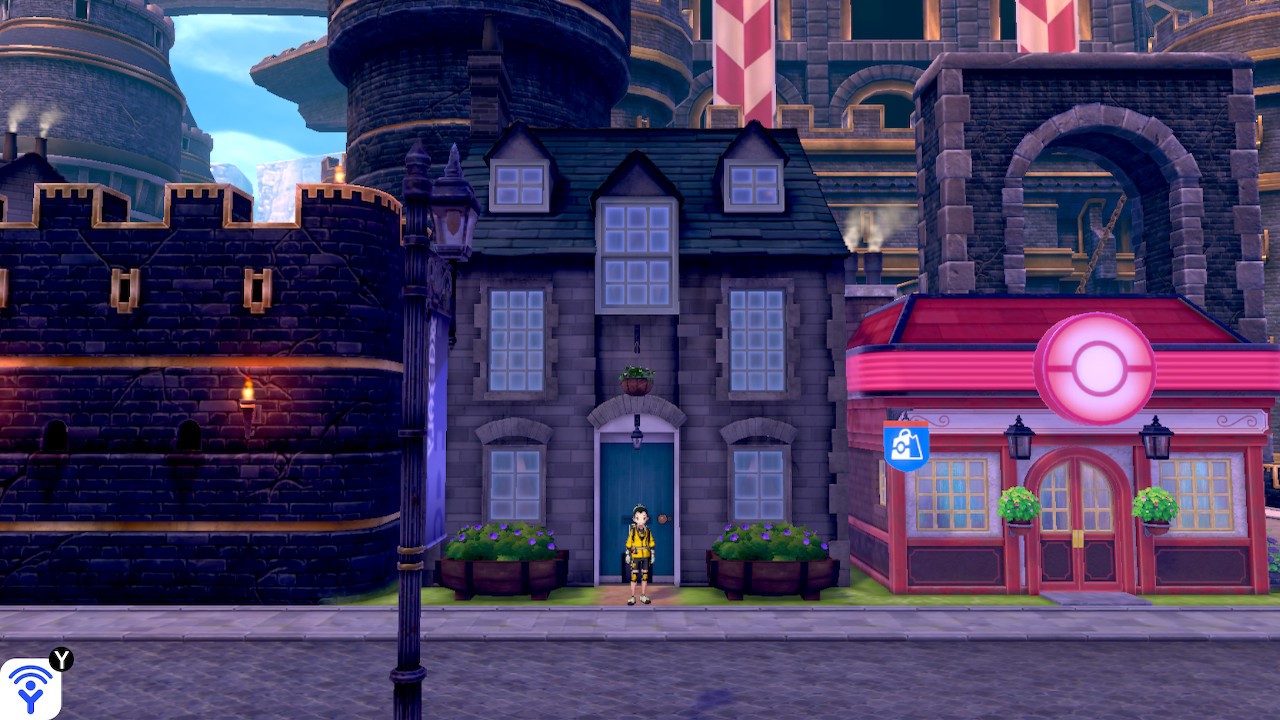
Task: Click the left lantern on the Poké Mart facade
Action: [x=1019, y=442]
